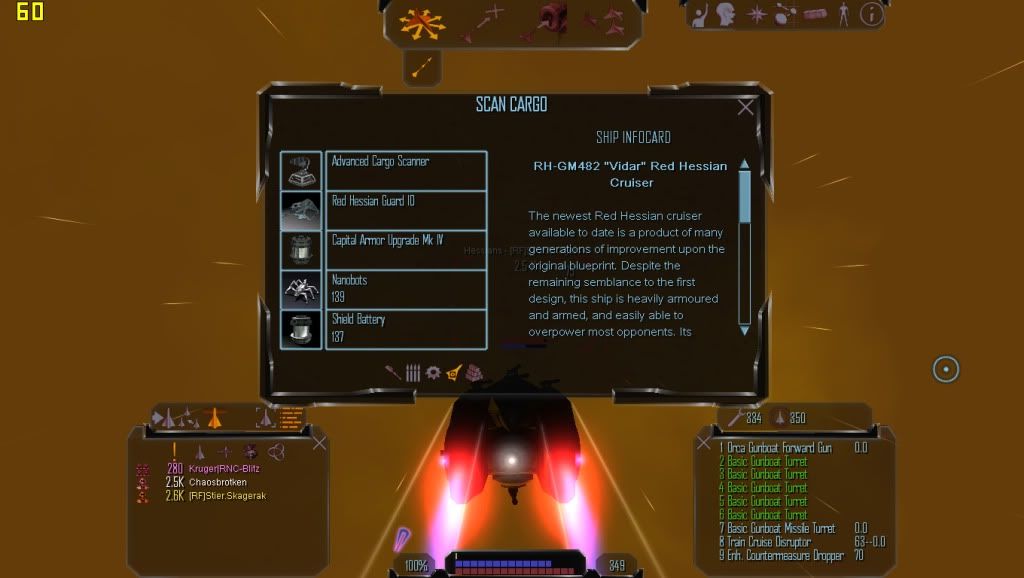Click the infocard scrollbar down arrow
Viewport: 1024px width, 578px height.
(x=744, y=329)
